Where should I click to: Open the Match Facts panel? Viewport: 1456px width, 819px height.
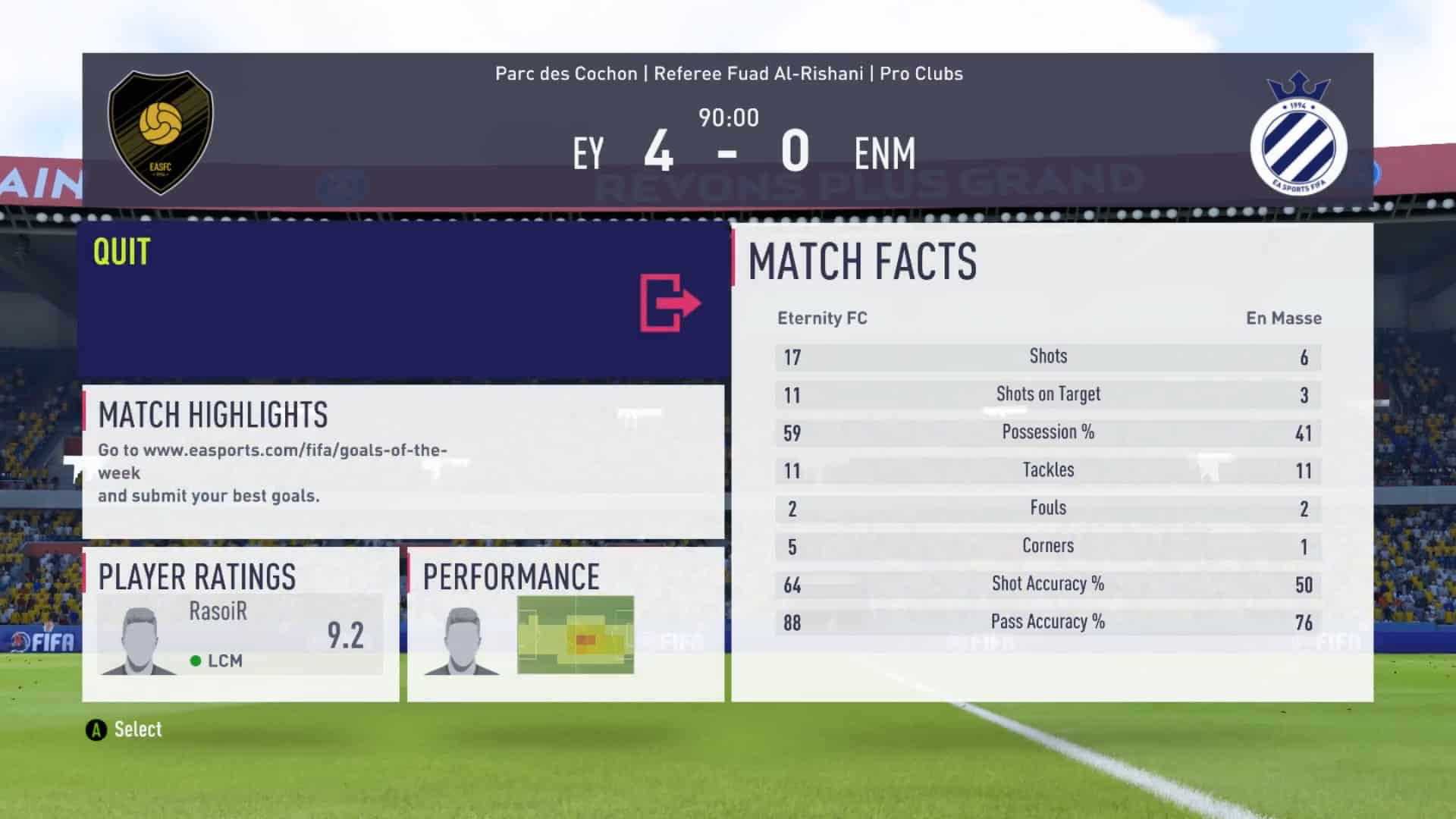1051,461
